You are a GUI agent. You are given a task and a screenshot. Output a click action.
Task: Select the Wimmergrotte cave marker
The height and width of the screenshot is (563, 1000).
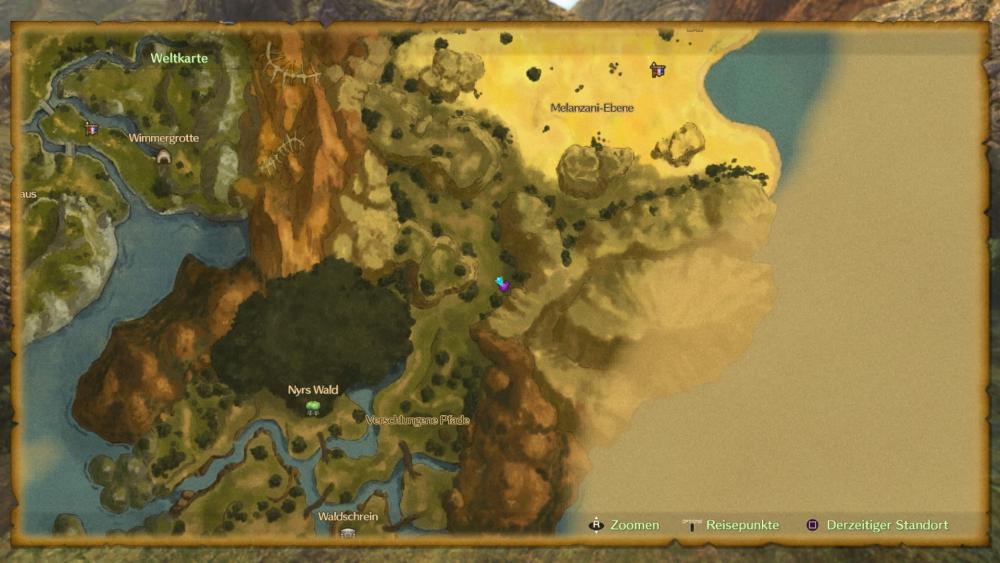[x=163, y=156]
